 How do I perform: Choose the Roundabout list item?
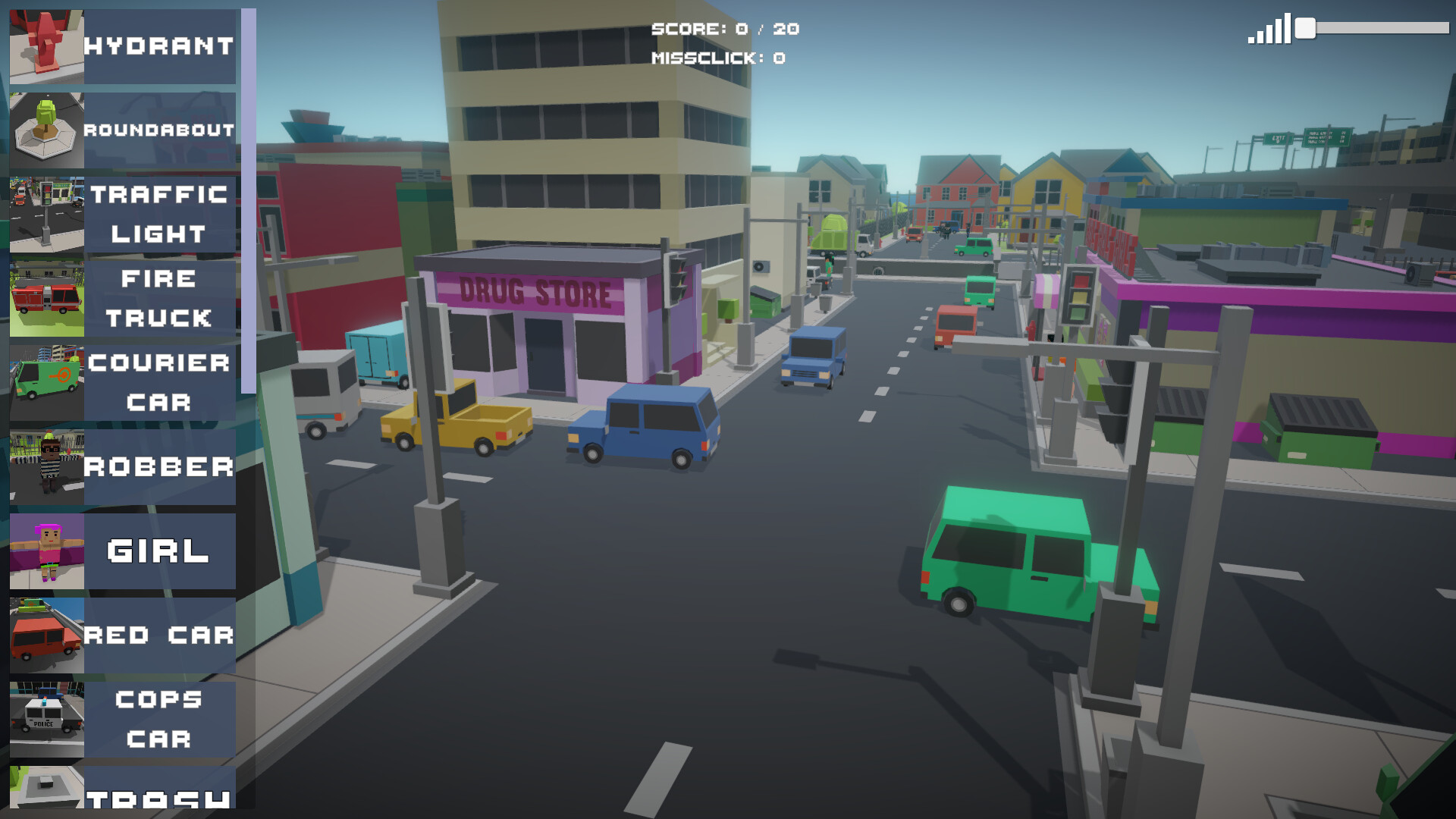click(123, 130)
